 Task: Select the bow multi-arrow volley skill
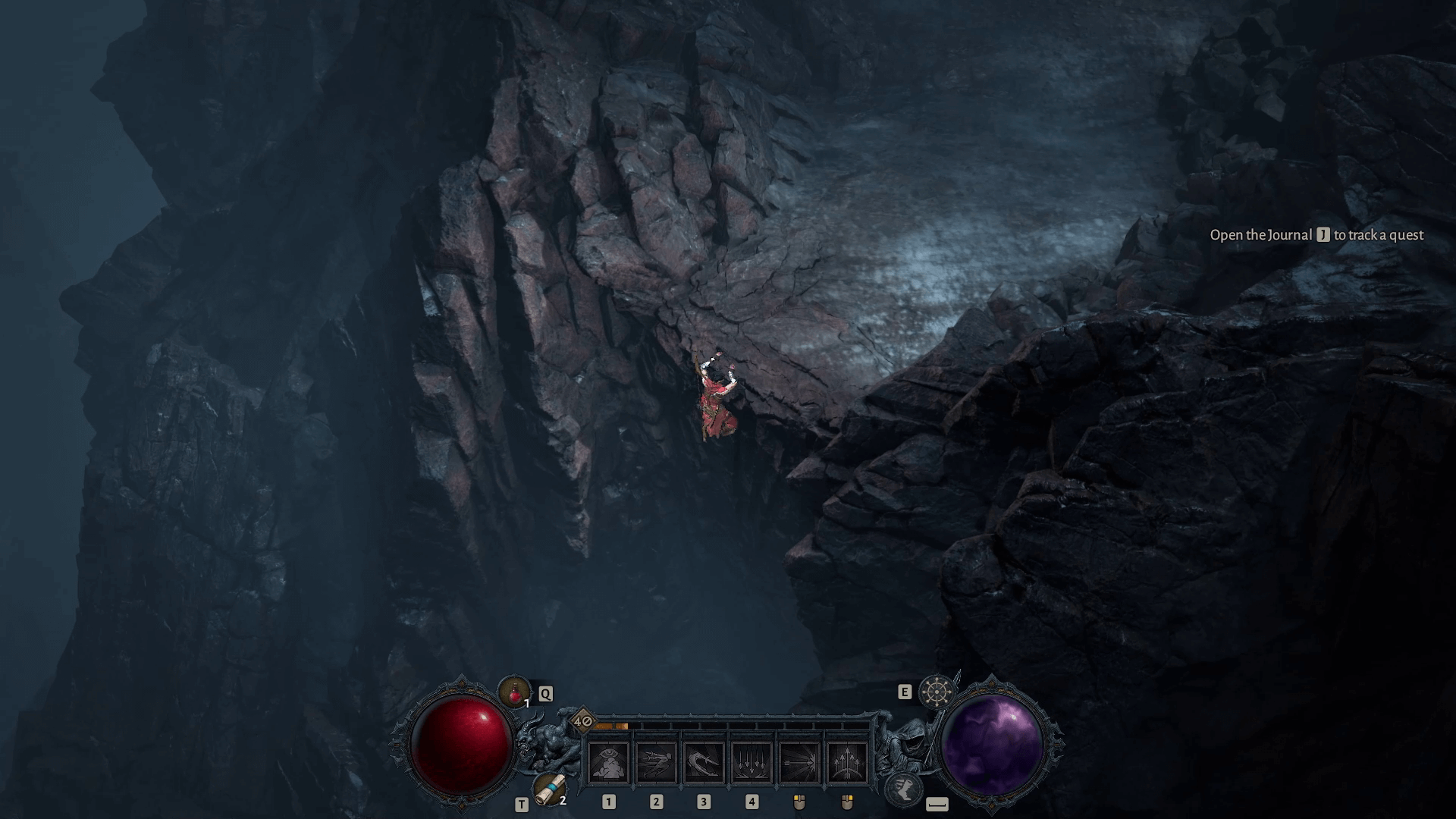(x=847, y=761)
